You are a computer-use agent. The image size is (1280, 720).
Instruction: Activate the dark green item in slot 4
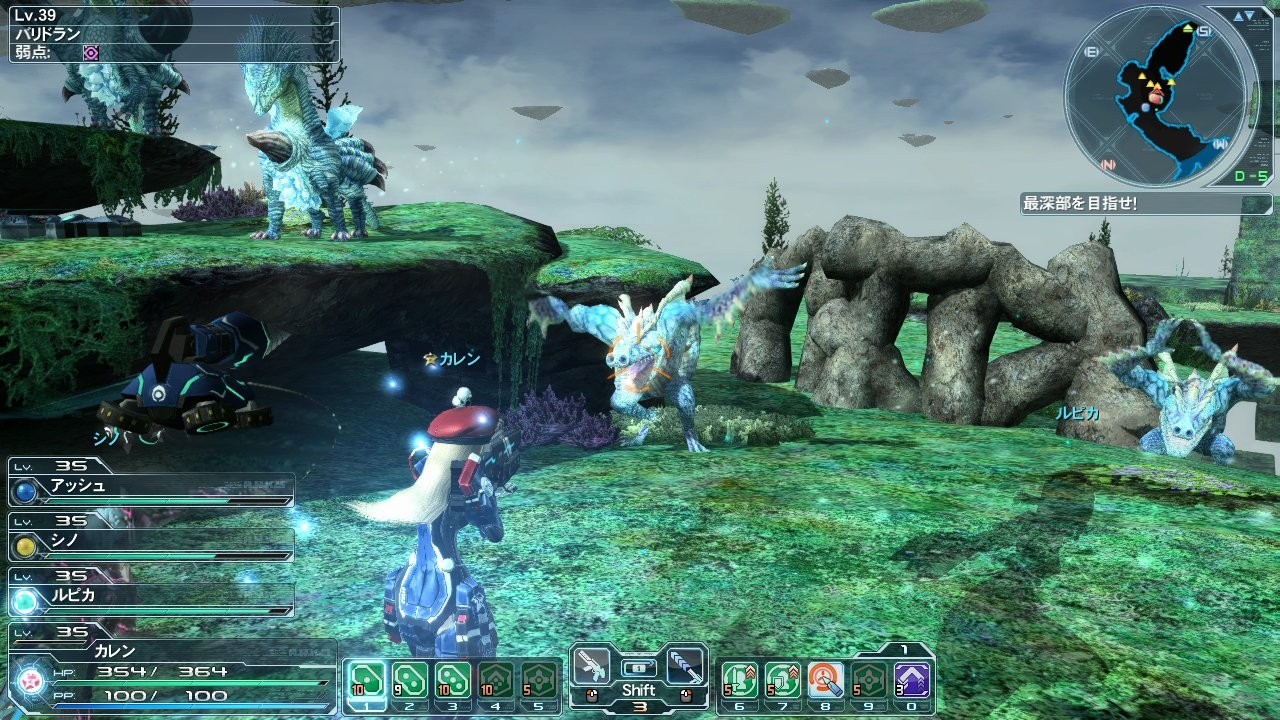tap(495, 680)
